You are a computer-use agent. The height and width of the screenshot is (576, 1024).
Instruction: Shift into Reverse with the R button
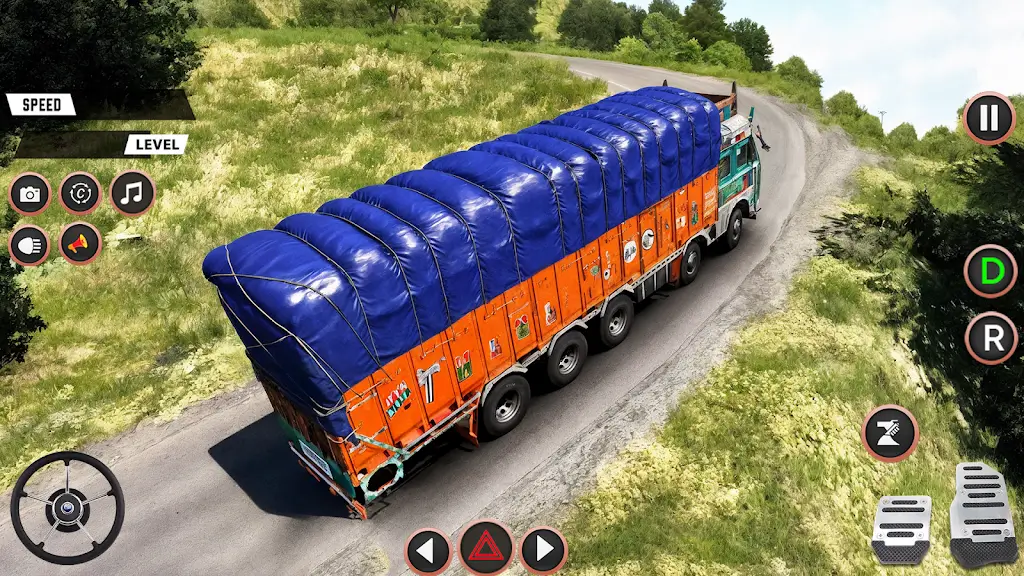(x=991, y=338)
